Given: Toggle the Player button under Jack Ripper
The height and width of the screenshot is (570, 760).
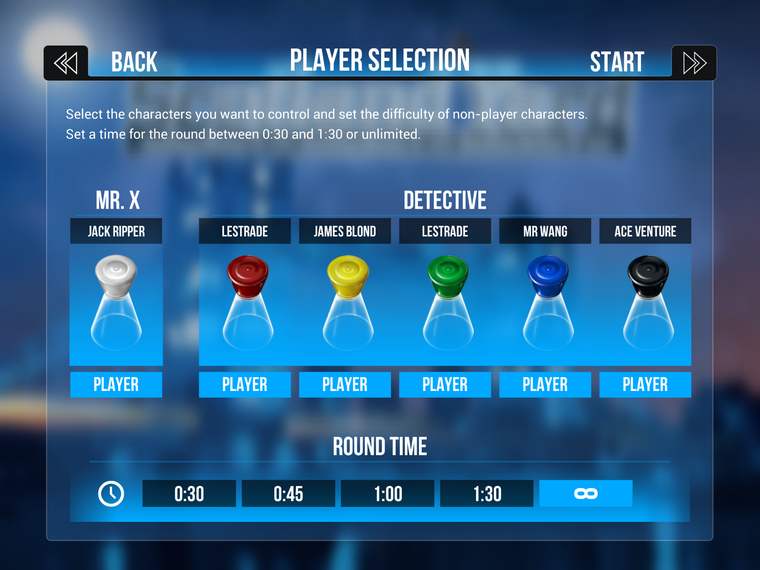Looking at the screenshot, I should point(116,384).
